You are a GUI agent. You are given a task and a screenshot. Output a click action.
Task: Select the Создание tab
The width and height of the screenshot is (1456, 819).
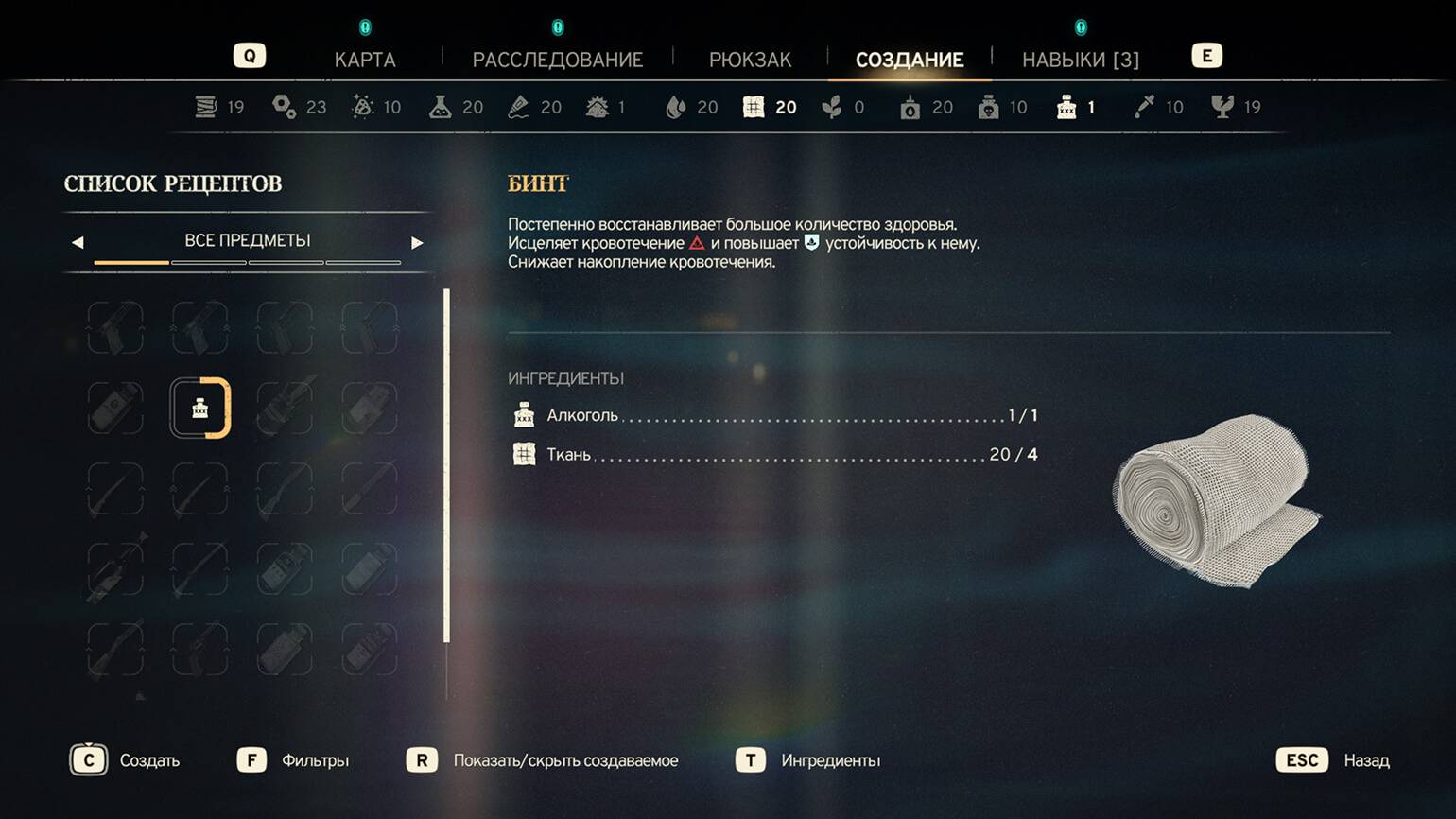click(910, 60)
